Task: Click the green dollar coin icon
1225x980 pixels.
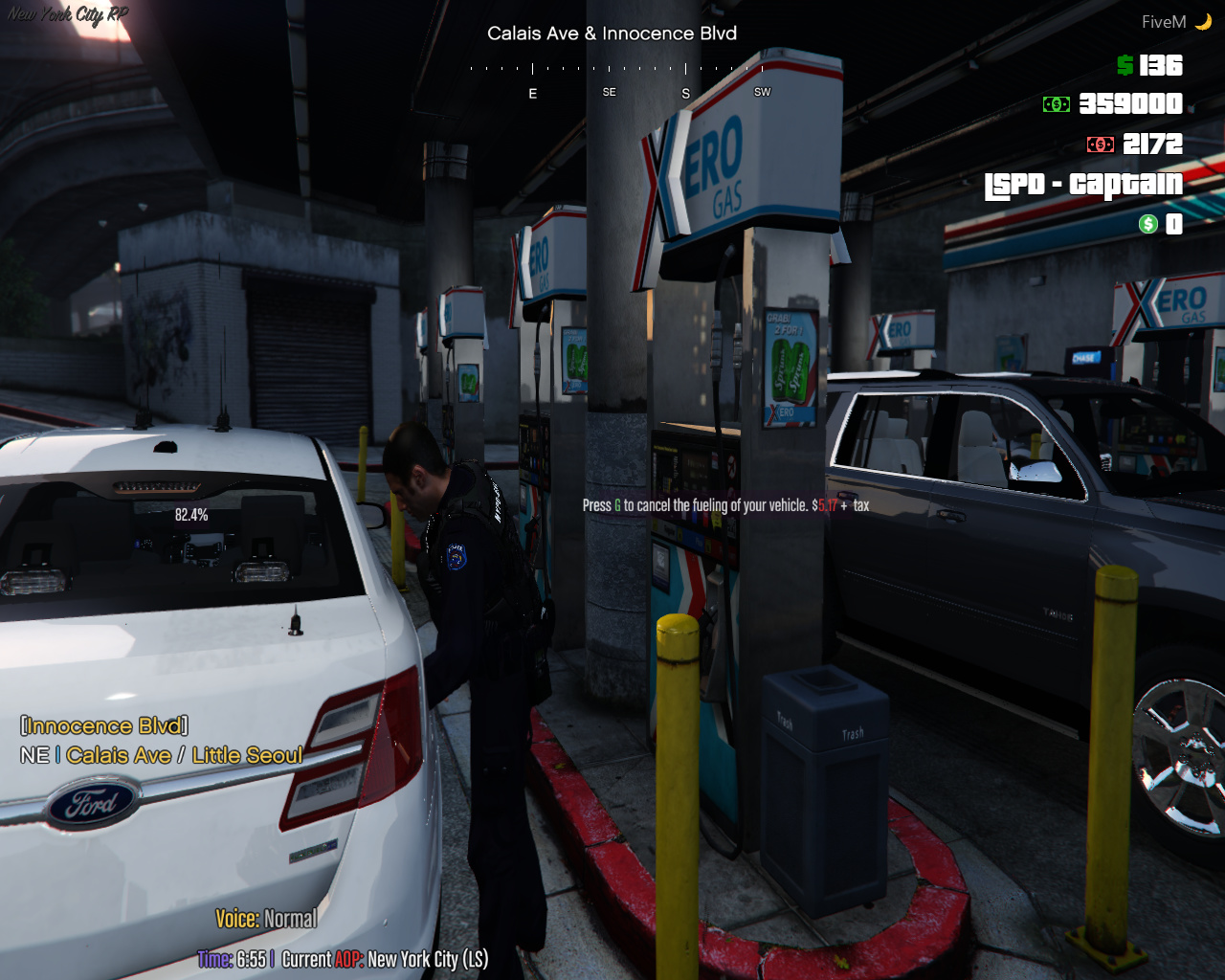Action: (x=1148, y=224)
